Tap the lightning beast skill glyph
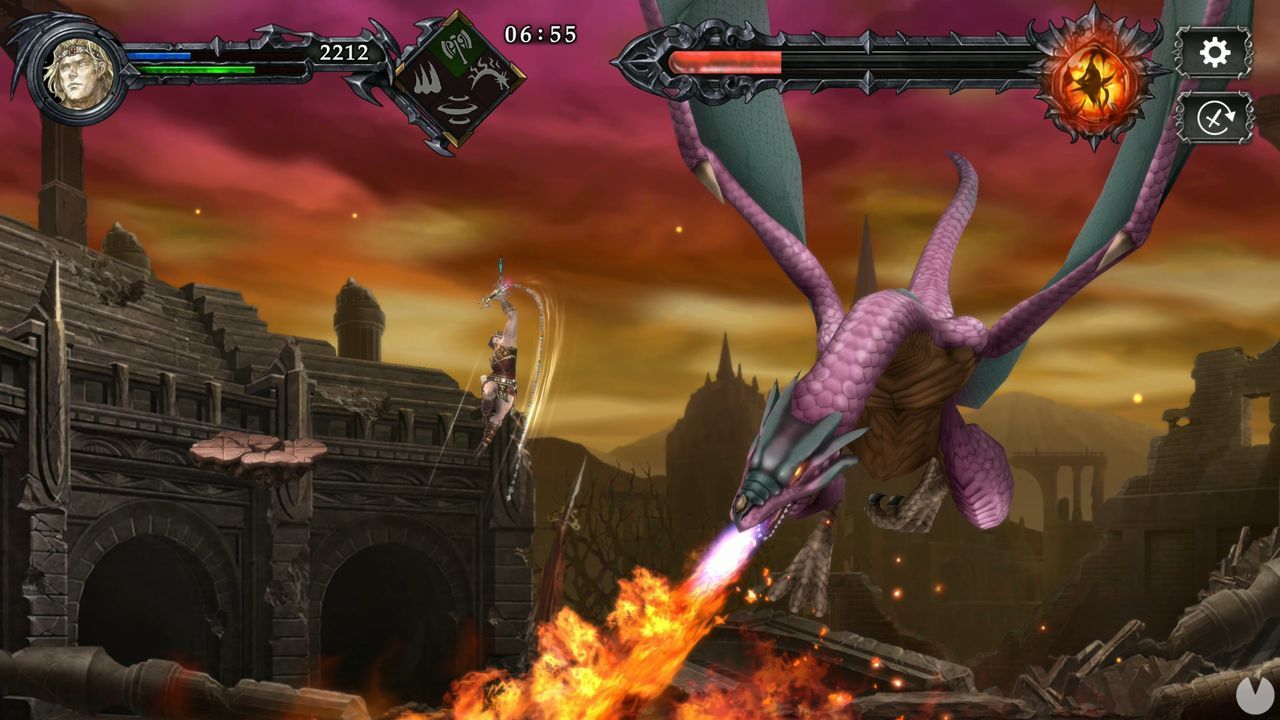The width and height of the screenshot is (1280, 720). click(x=487, y=72)
